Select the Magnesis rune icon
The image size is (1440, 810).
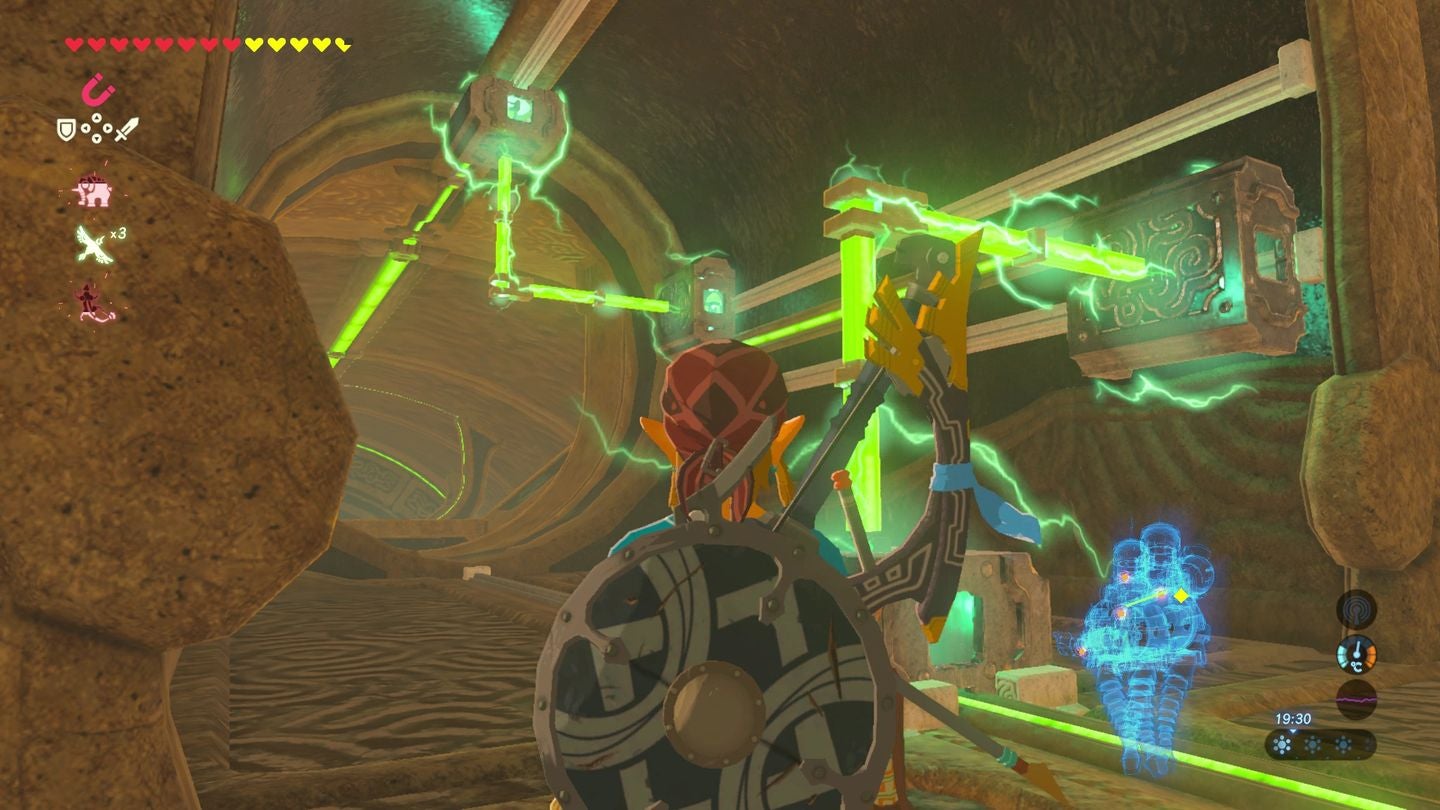point(99,89)
